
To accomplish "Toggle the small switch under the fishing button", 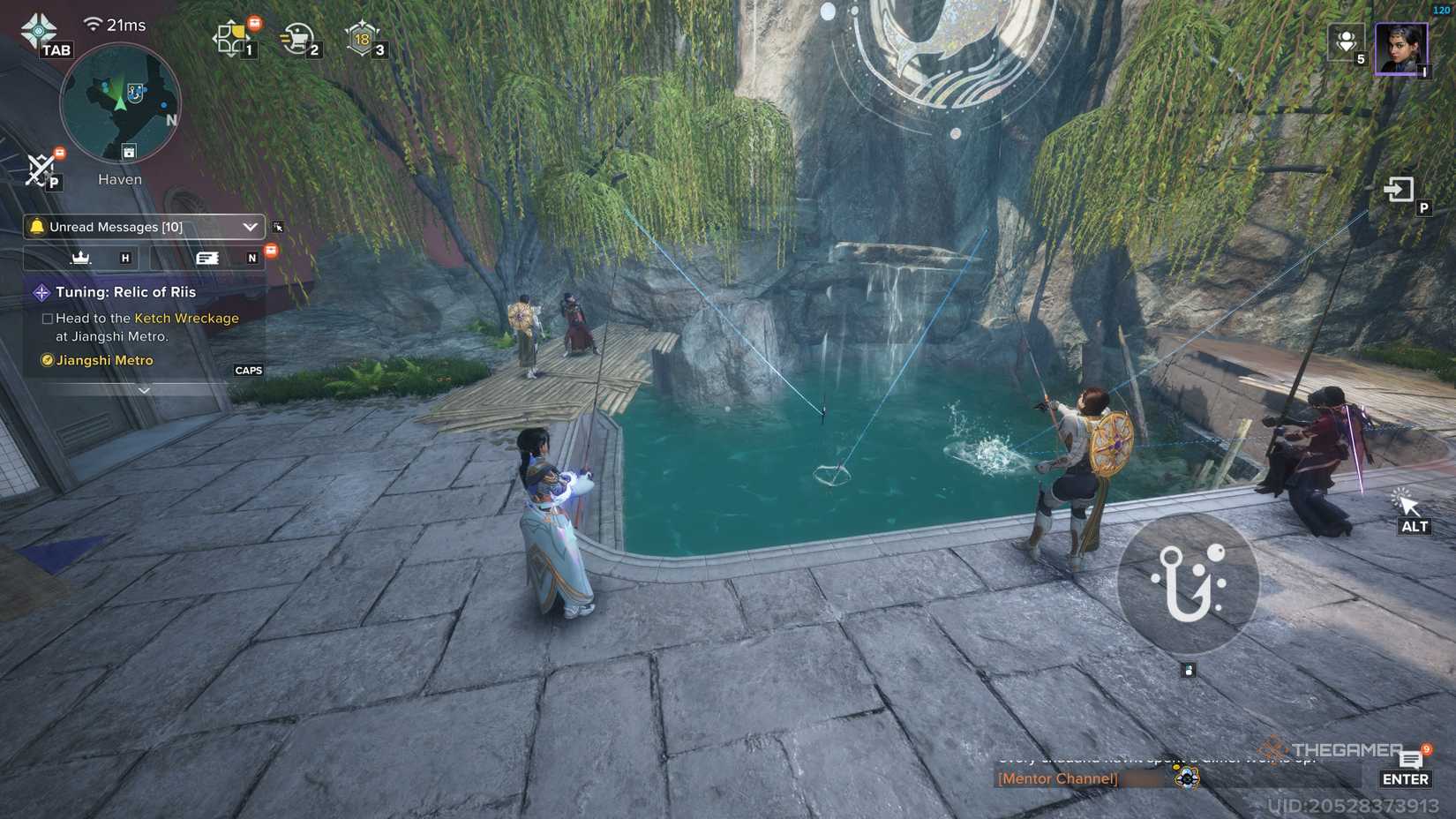I will (x=1190, y=670).
